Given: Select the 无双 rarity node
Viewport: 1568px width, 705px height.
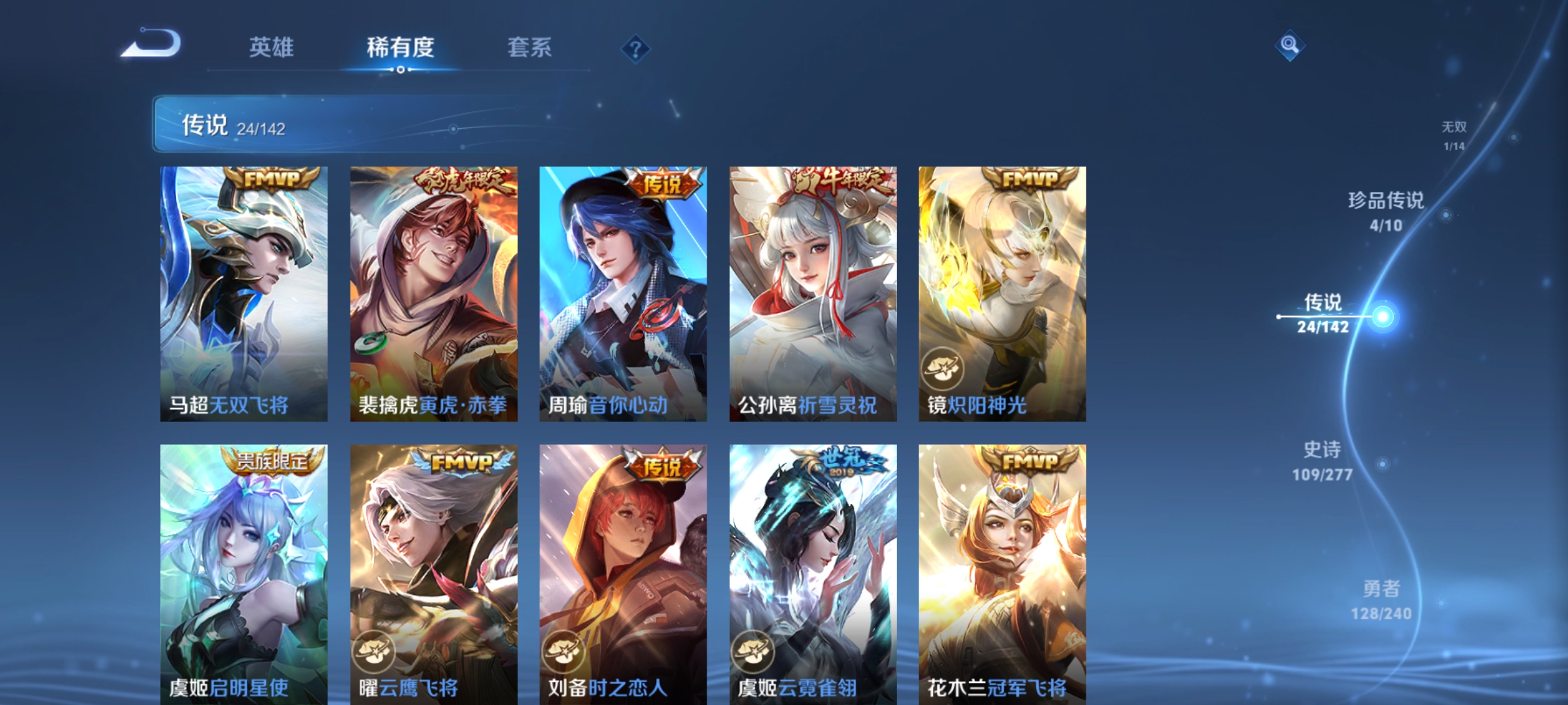Looking at the screenshot, I should click(x=1456, y=137).
